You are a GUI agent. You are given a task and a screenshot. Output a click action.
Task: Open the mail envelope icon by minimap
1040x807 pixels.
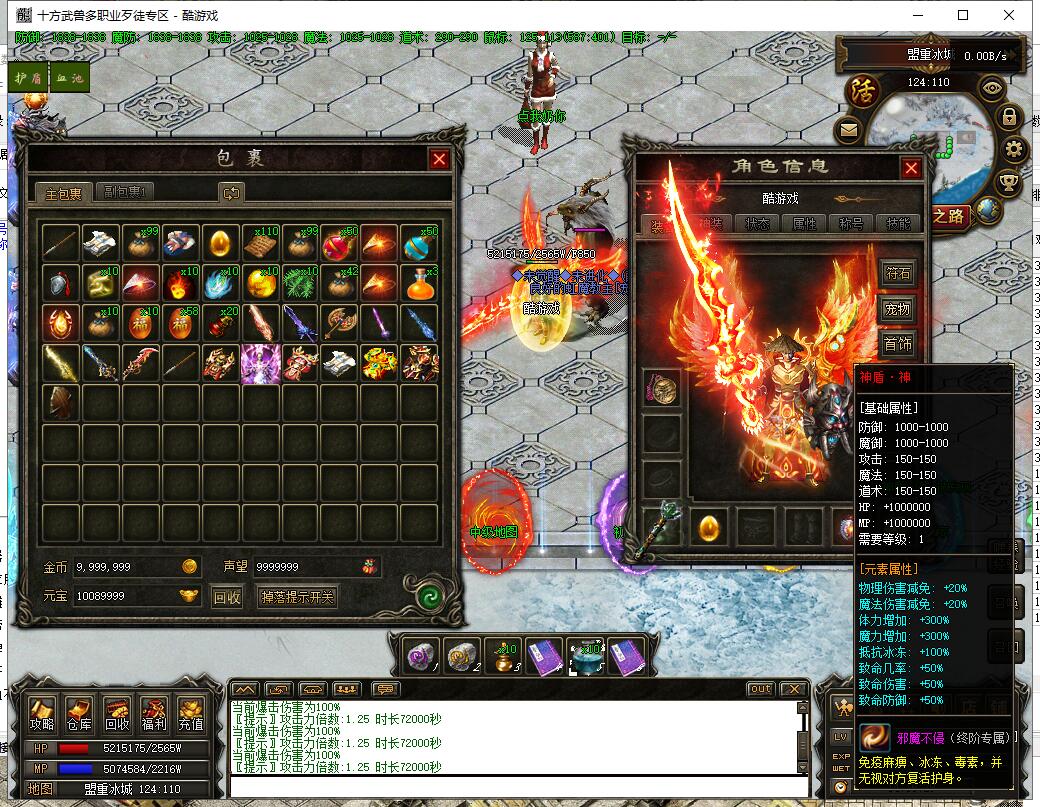click(x=848, y=129)
